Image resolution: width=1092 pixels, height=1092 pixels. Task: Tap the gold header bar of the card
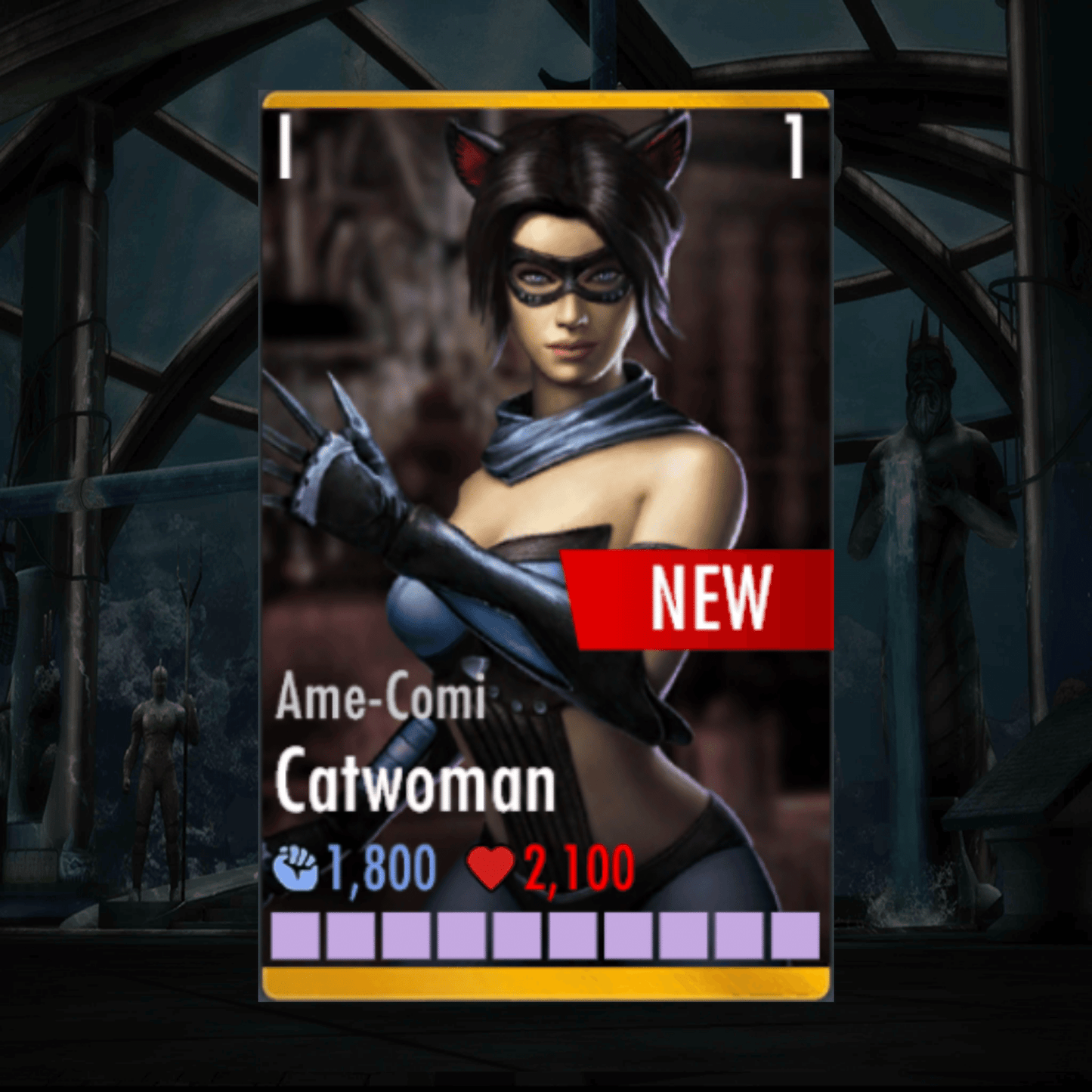(x=546, y=101)
